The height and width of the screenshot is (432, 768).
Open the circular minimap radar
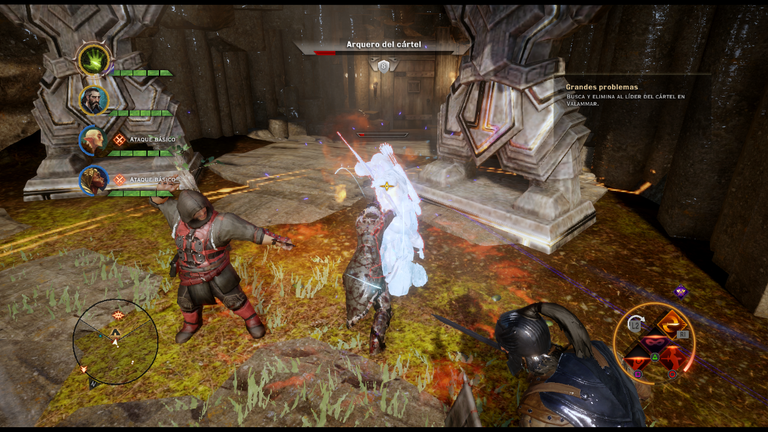tap(115, 341)
